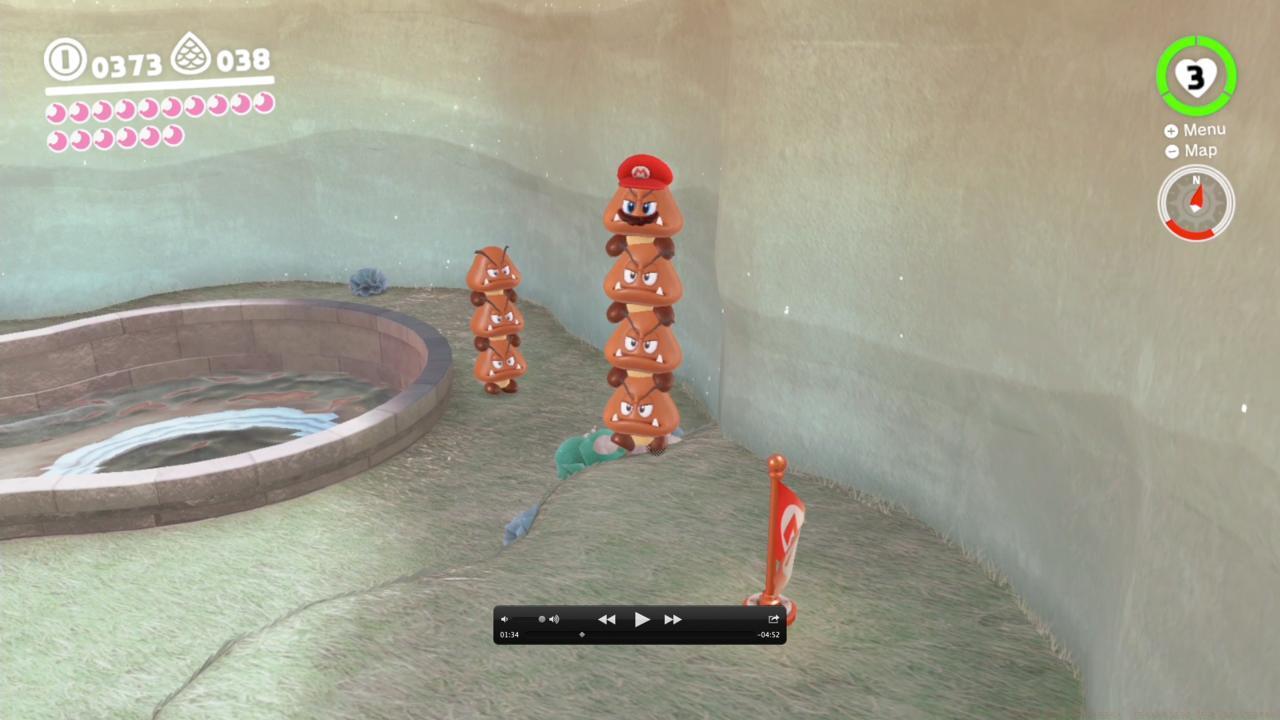1280x720 pixels.
Task: Click the plus icon next to Menu
Action: [1170, 130]
